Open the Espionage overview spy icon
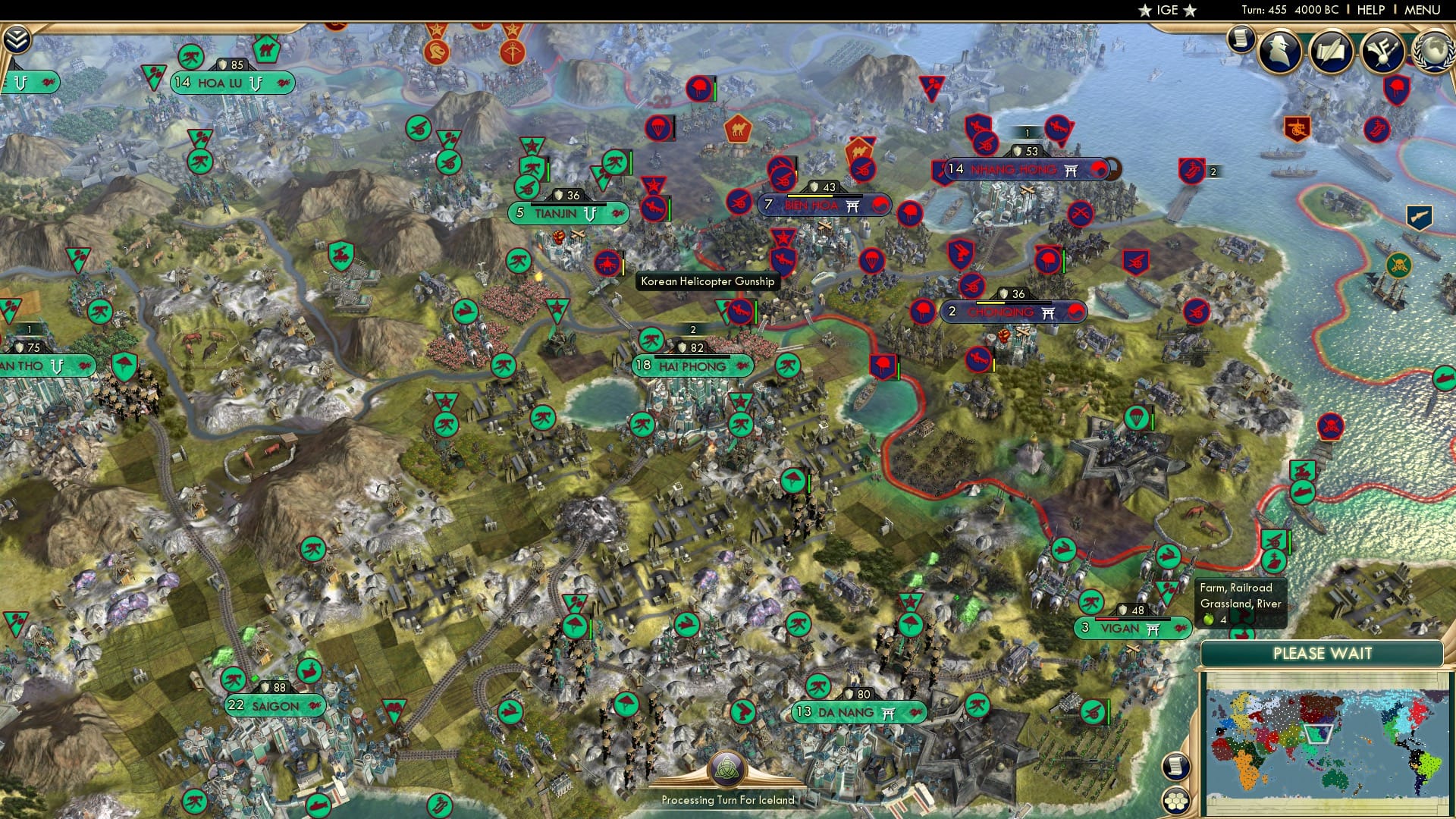The height and width of the screenshot is (819, 1456). pos(1278,49)
